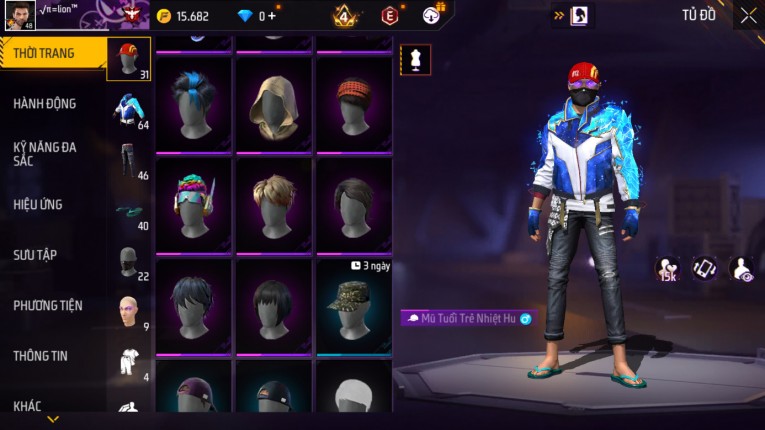Click the gold coin balance icon

[164, 16]
